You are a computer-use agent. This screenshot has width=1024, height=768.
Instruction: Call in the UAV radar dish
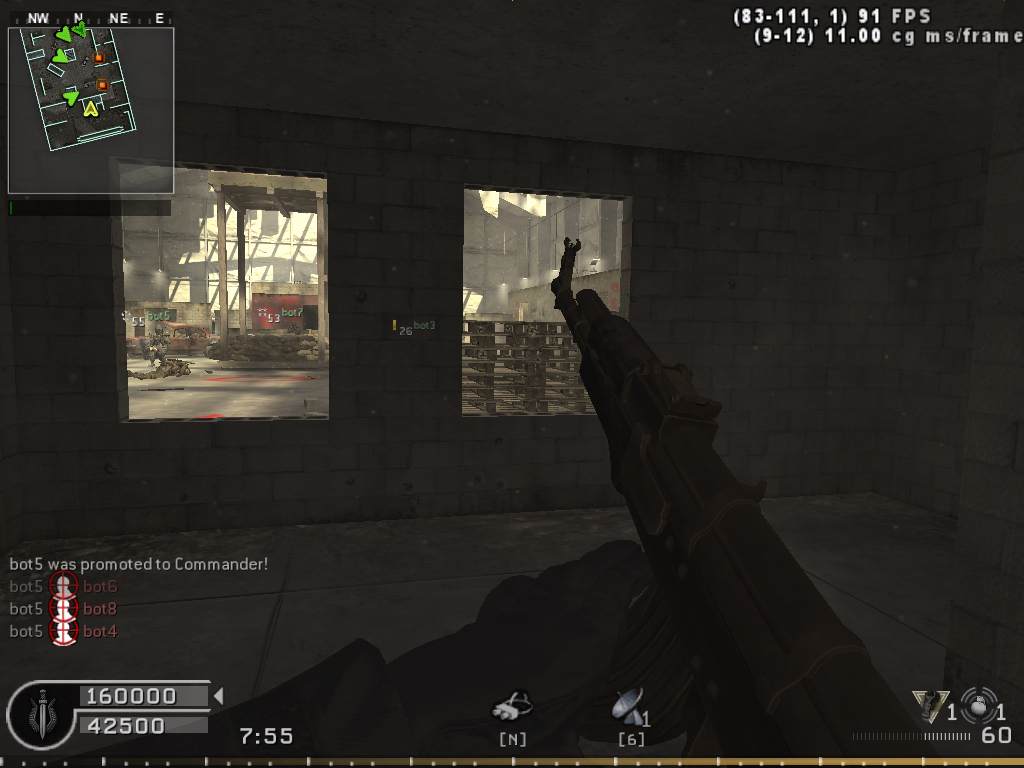point(628,706)
